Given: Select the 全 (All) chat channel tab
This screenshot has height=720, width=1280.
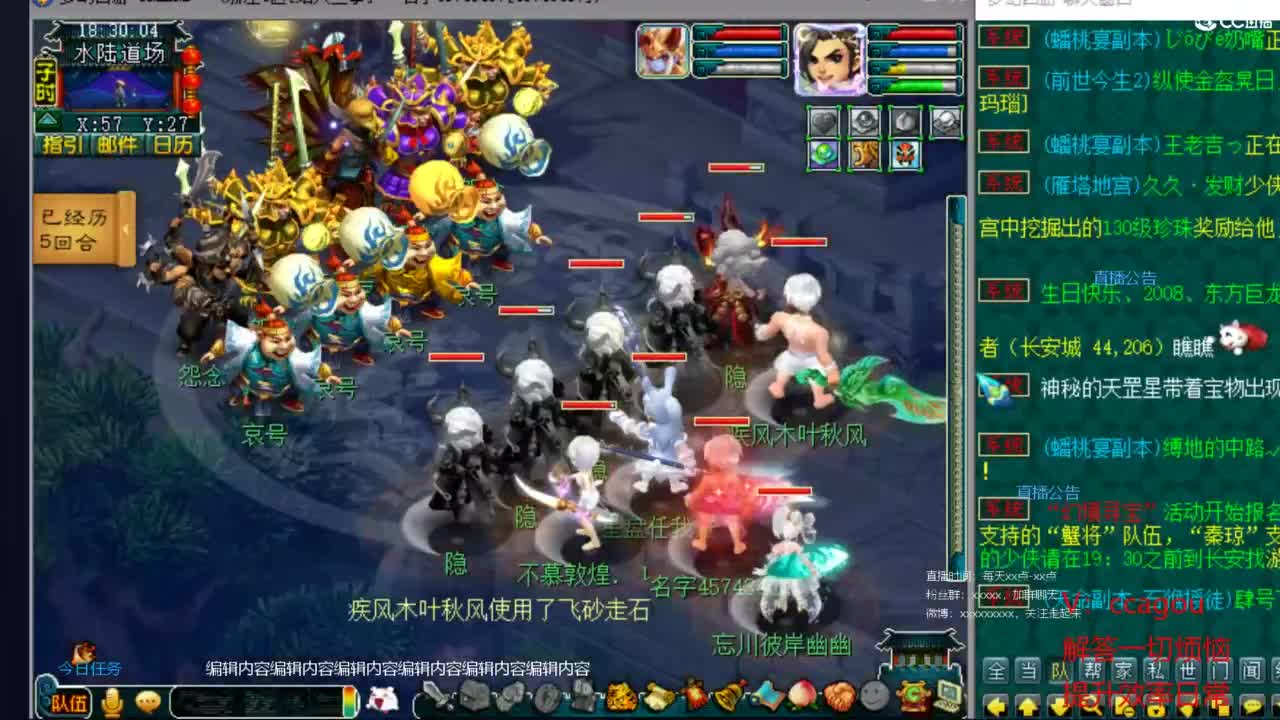Looking at the screenshot, I should pyautogui.click(x=996, y=670).
